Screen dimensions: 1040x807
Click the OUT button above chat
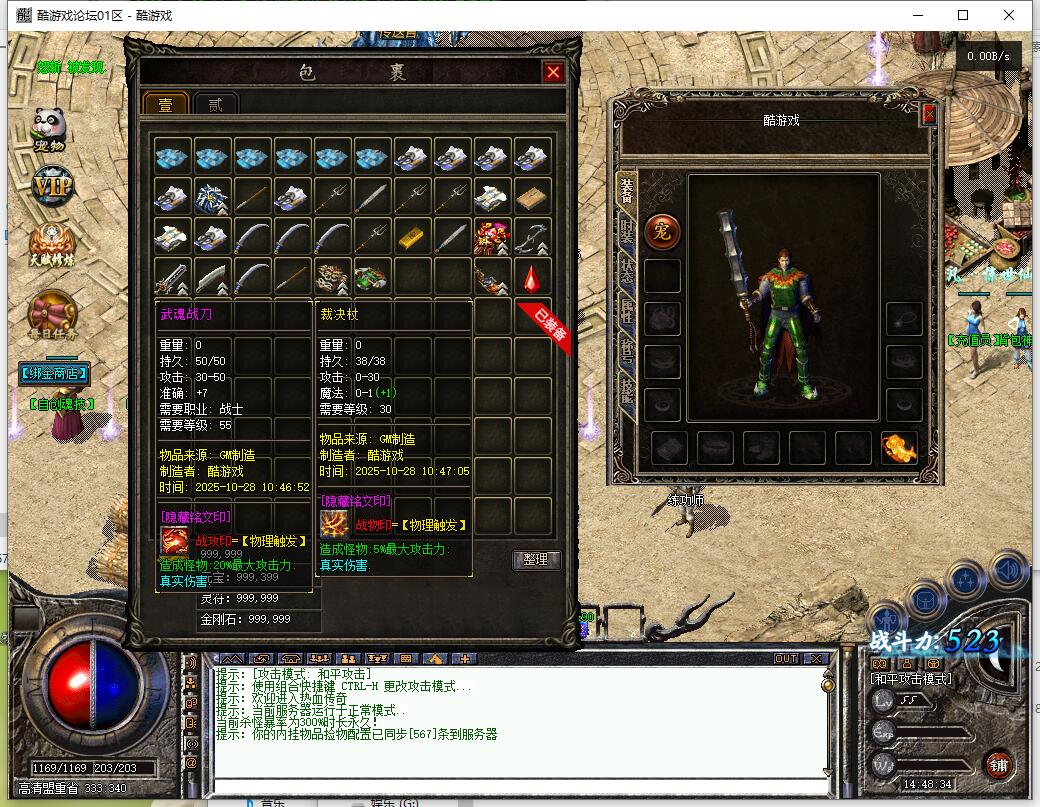click(x=786, y=658)
